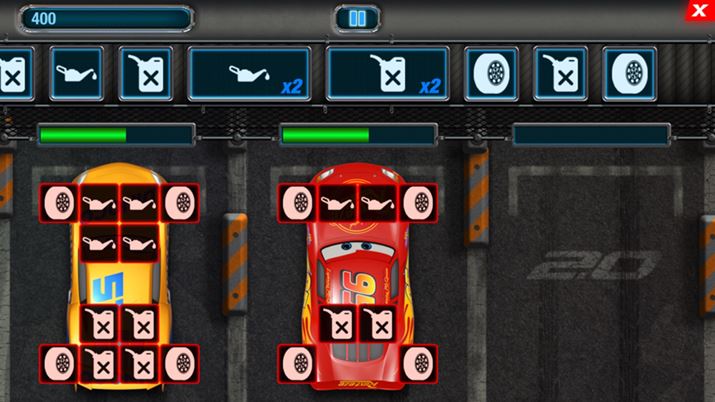Click the yellow car's front-right tire slot
This screenshot has height=402, width=715.
(181, 201)
